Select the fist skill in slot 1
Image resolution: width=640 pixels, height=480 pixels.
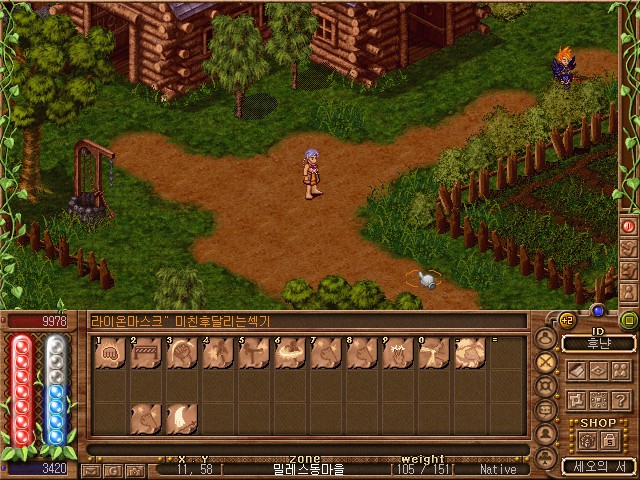[111, 354]
